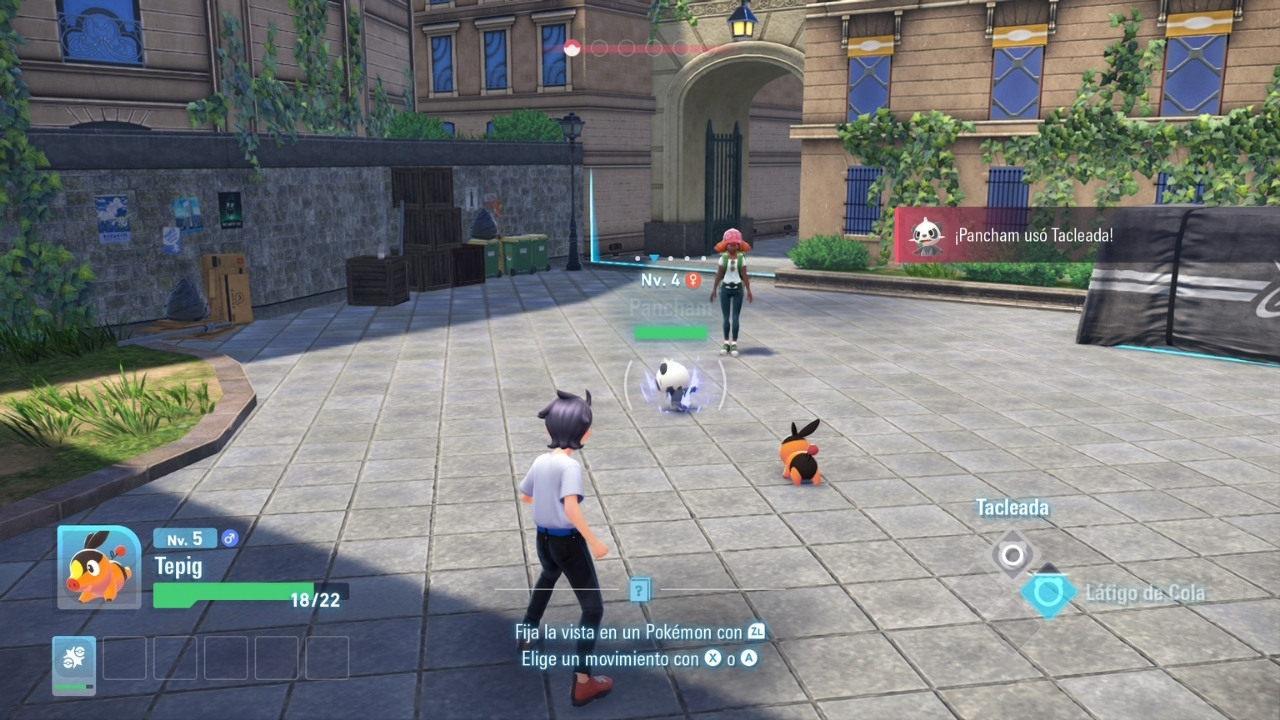Click Tepig's portrait in the party panel
The image size is (1280, 720).
tap(99, 567)
